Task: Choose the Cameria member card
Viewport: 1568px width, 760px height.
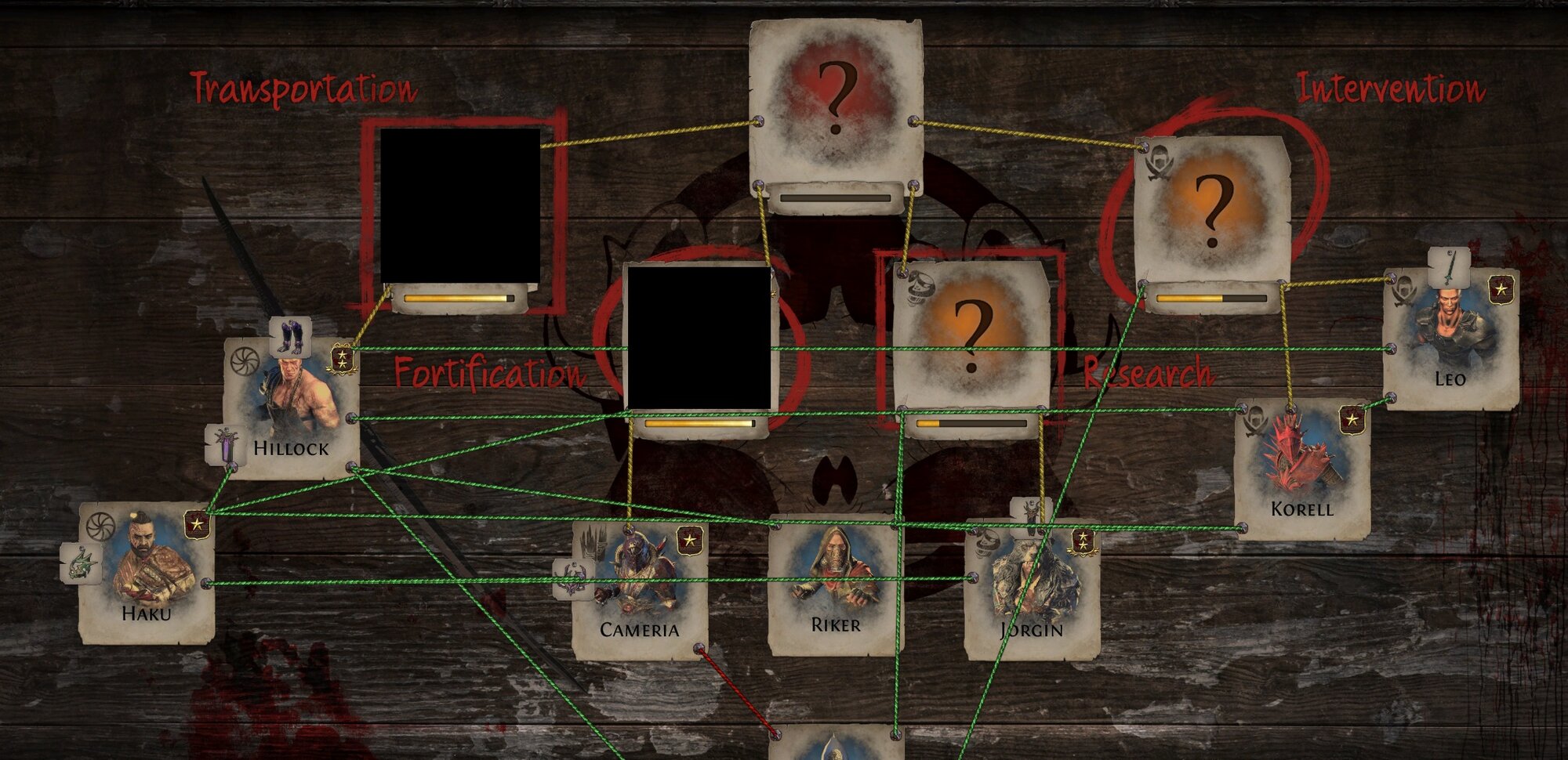Action: click(640, 589)
